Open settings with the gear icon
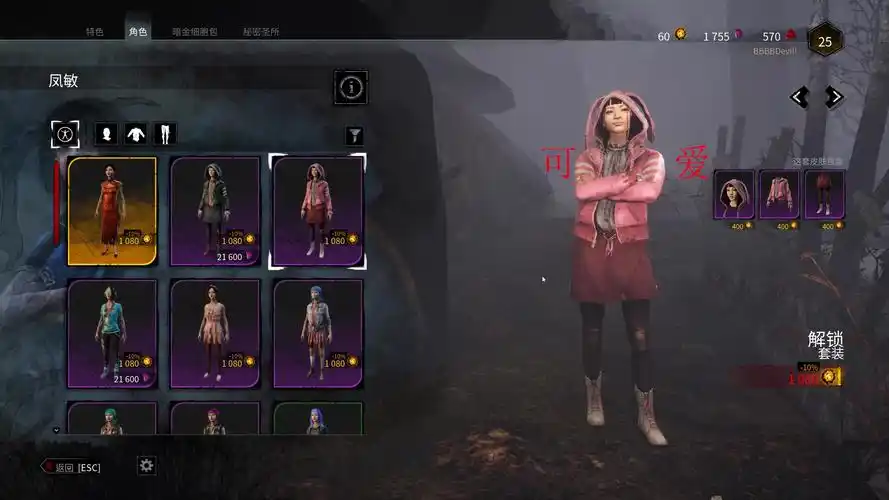This screenshot has width=889, height=500. 147,465
